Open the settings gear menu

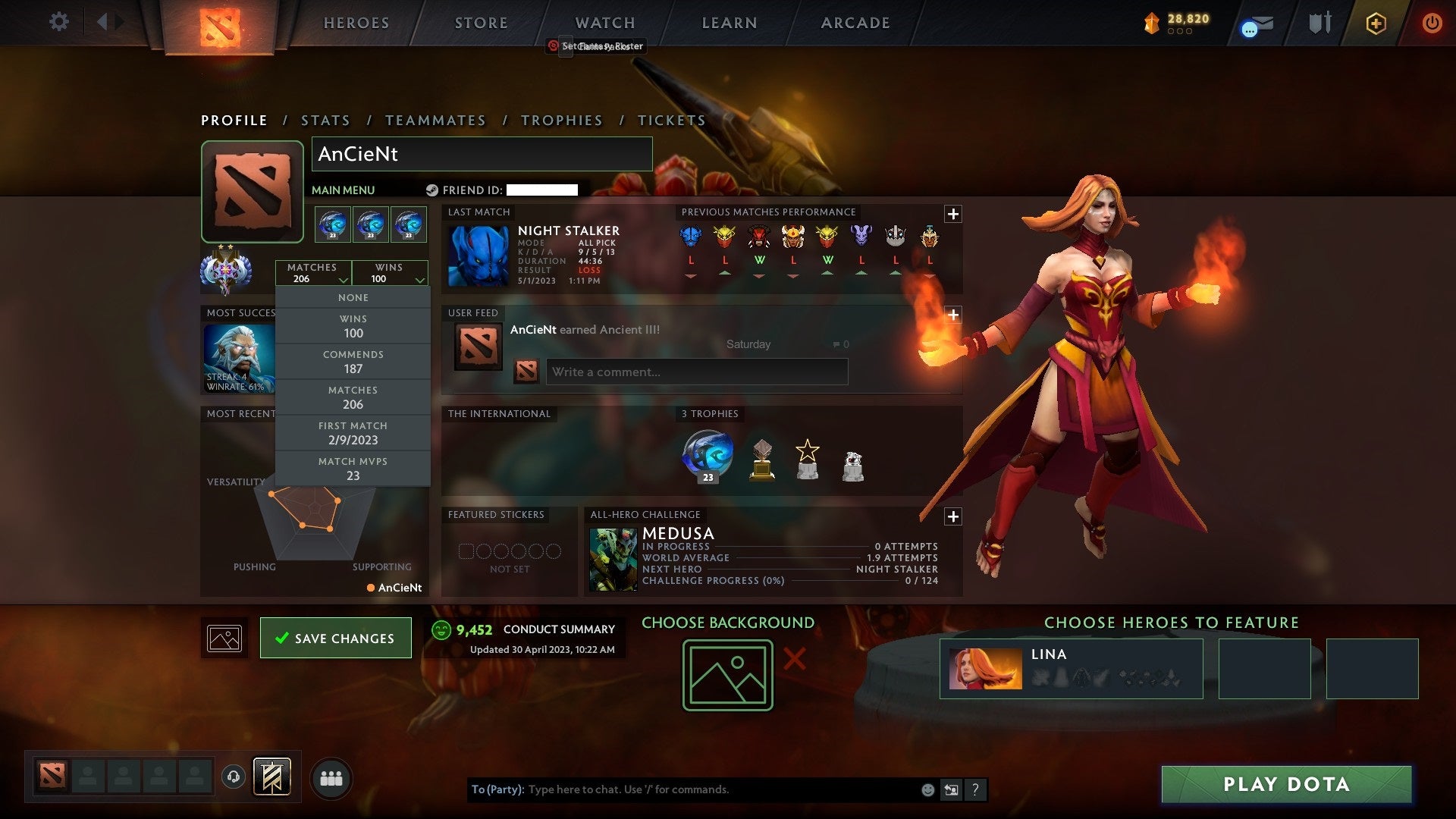tap(59, 21)
